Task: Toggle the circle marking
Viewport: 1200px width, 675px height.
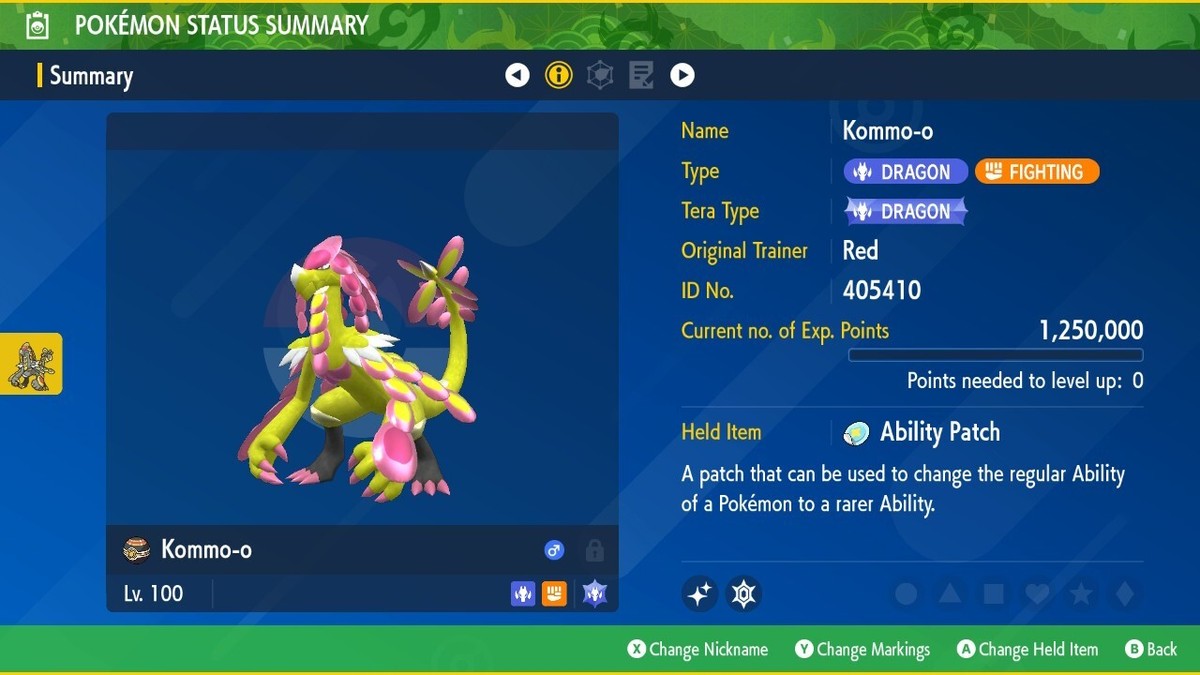Action: 906,594
